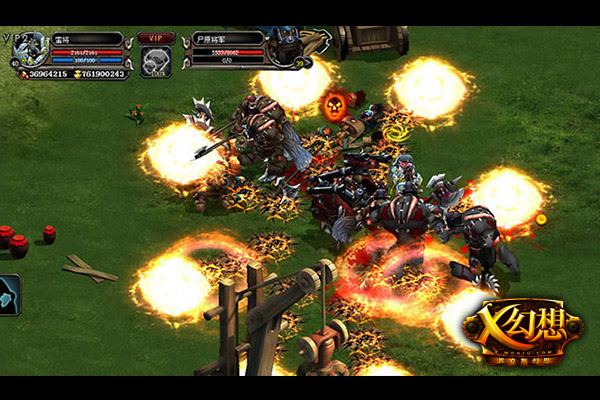Click the round icon below VIP
Viewport: 600px width, 400px height.
155,61
